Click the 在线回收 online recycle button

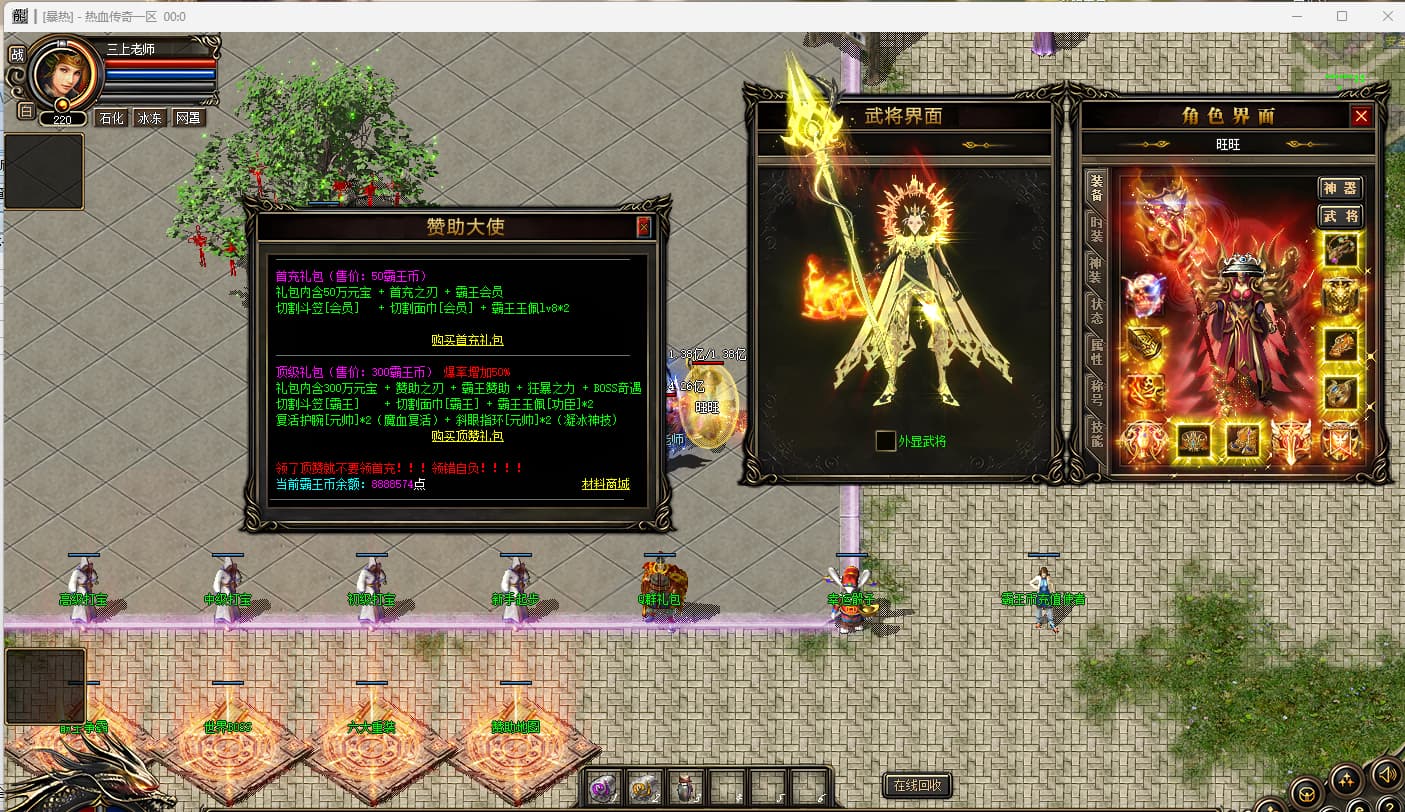pos(917,785)
